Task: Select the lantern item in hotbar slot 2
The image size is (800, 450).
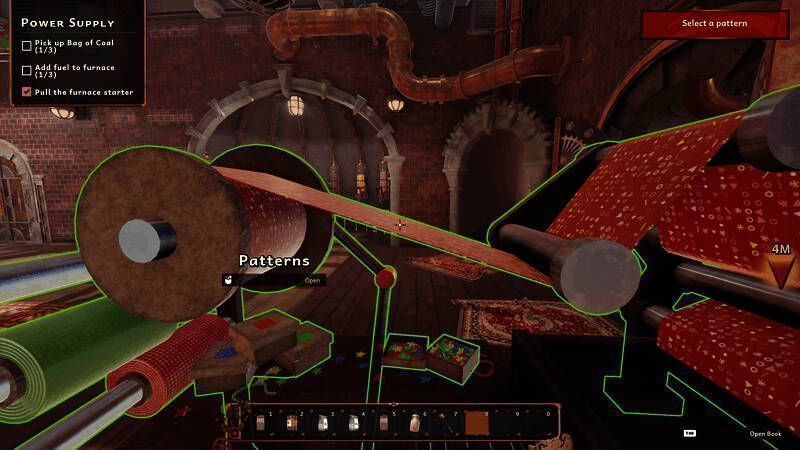Action: pyautogui.click(x=293, y=424)
